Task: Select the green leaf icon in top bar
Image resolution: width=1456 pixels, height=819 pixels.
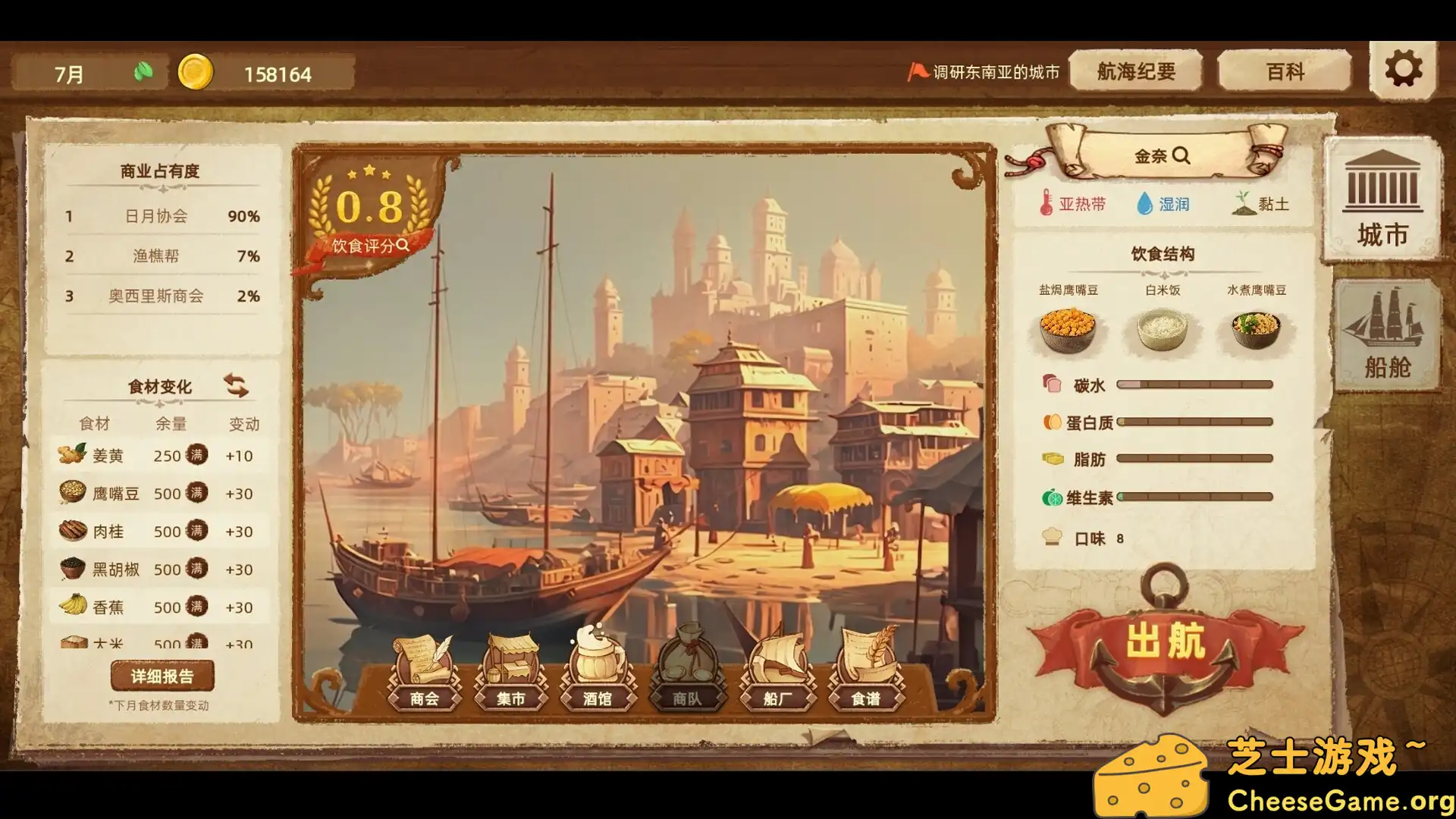Action: pos(146,71)
